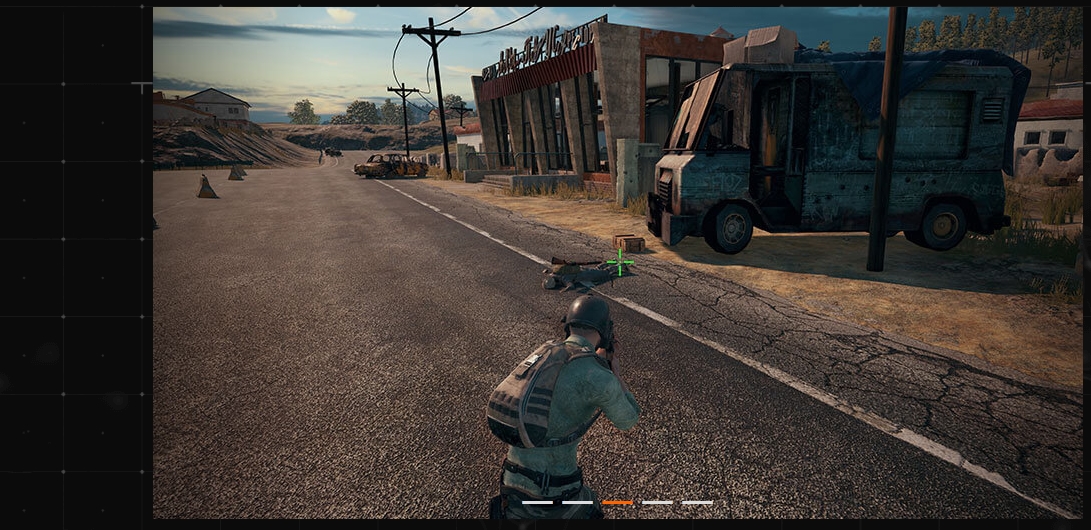1091x530 pixels.
Task: Select the orange highlighted slide indicator
Action: pos(617,502)
